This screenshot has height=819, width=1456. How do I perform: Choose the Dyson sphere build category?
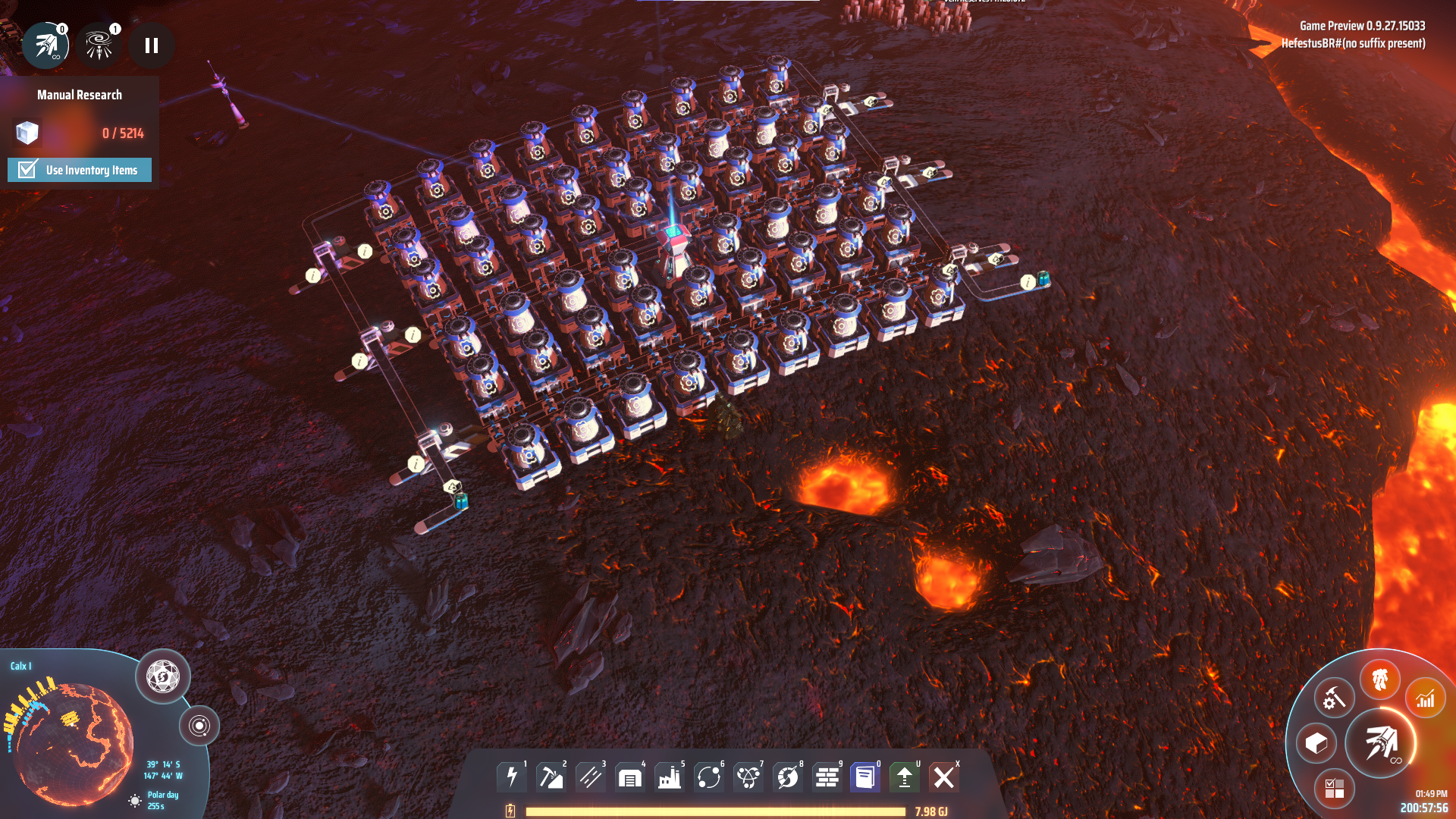point(788,777)
